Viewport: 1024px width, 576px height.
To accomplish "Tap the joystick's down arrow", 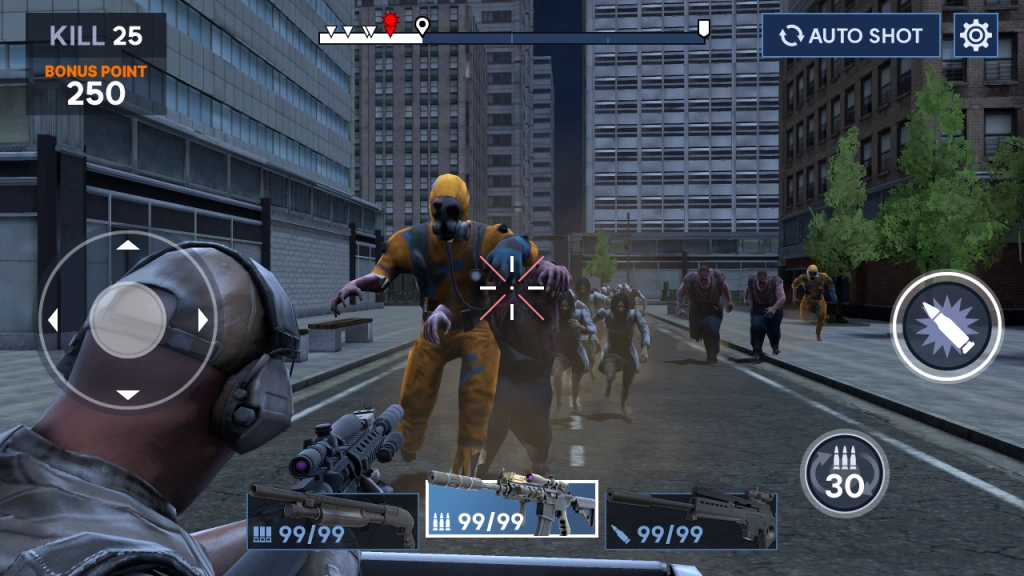I will pyautogui.click(x=128, y=394).
